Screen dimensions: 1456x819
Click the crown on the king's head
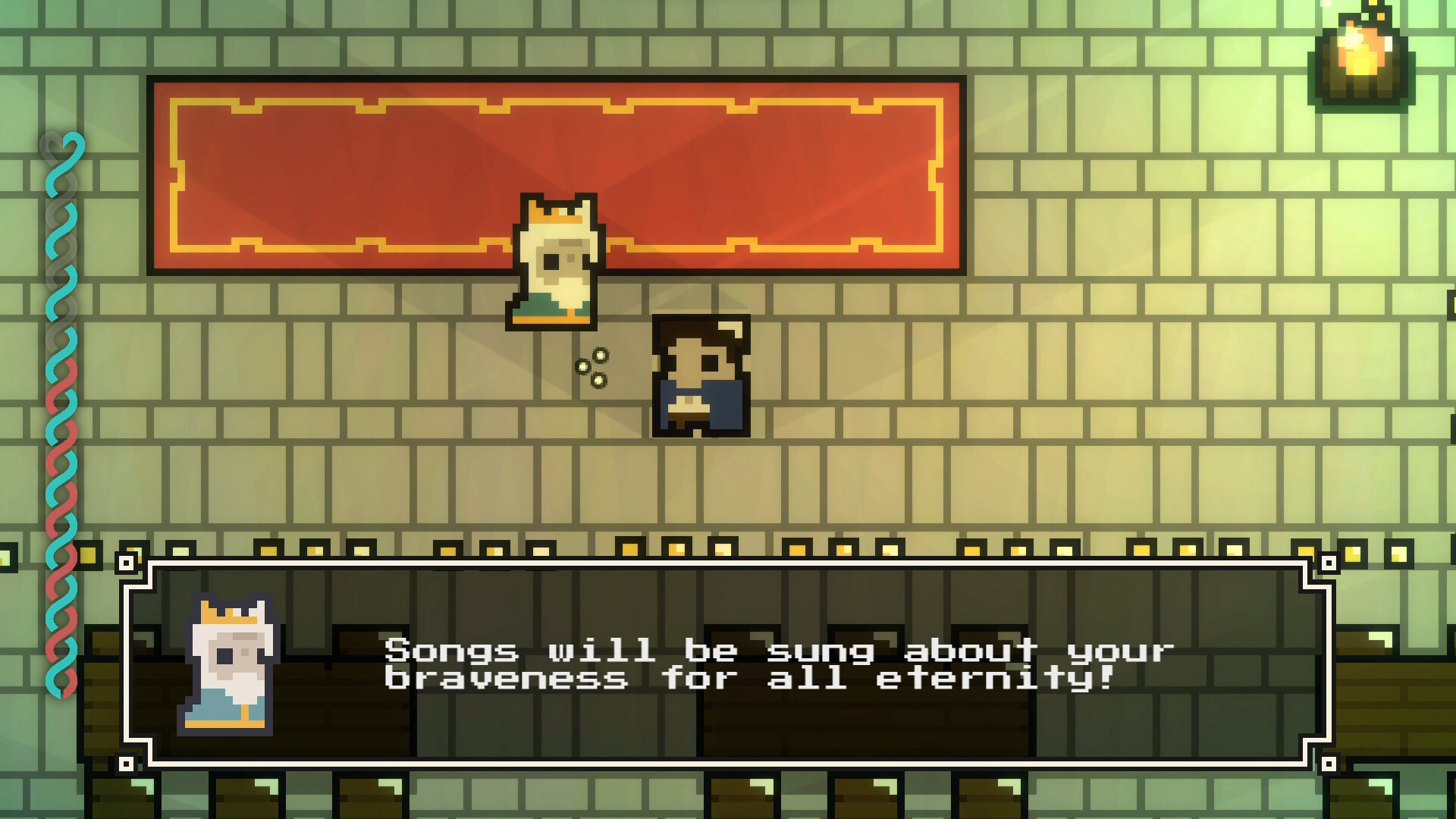click(x=554, y=212)
